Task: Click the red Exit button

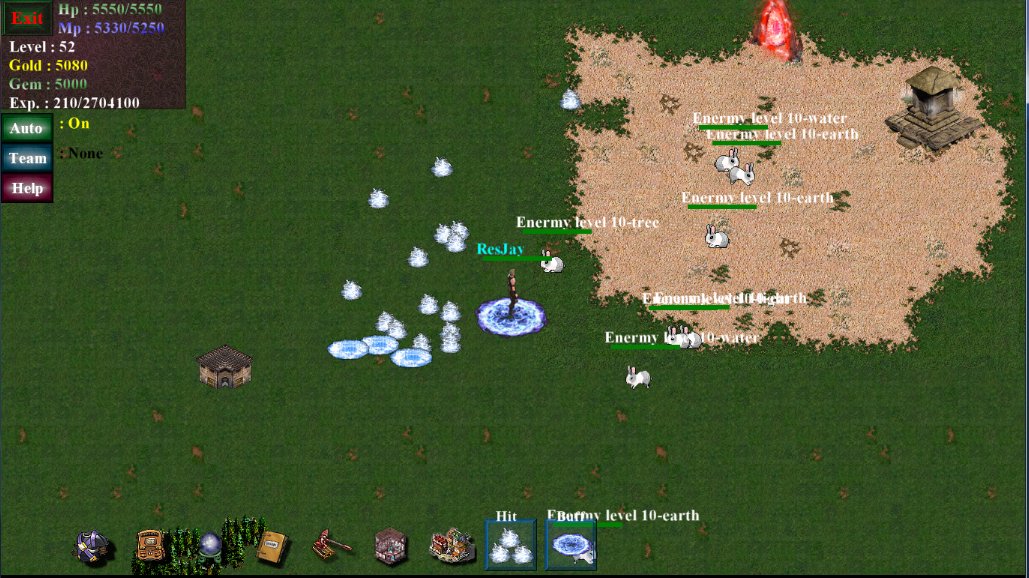Action: [x=27, y=18]
